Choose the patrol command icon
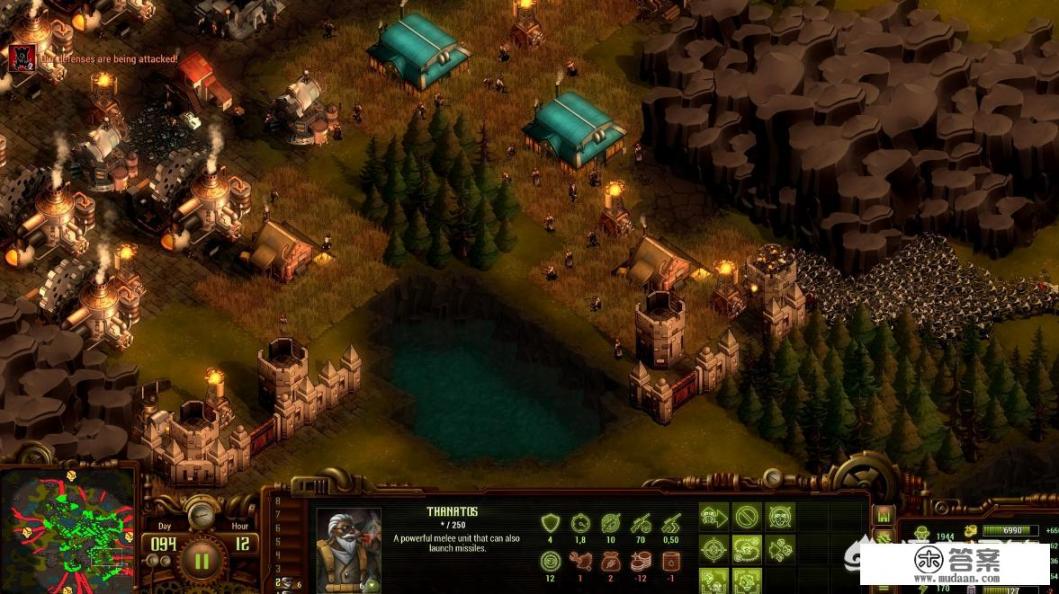 [x=746, y=549]
